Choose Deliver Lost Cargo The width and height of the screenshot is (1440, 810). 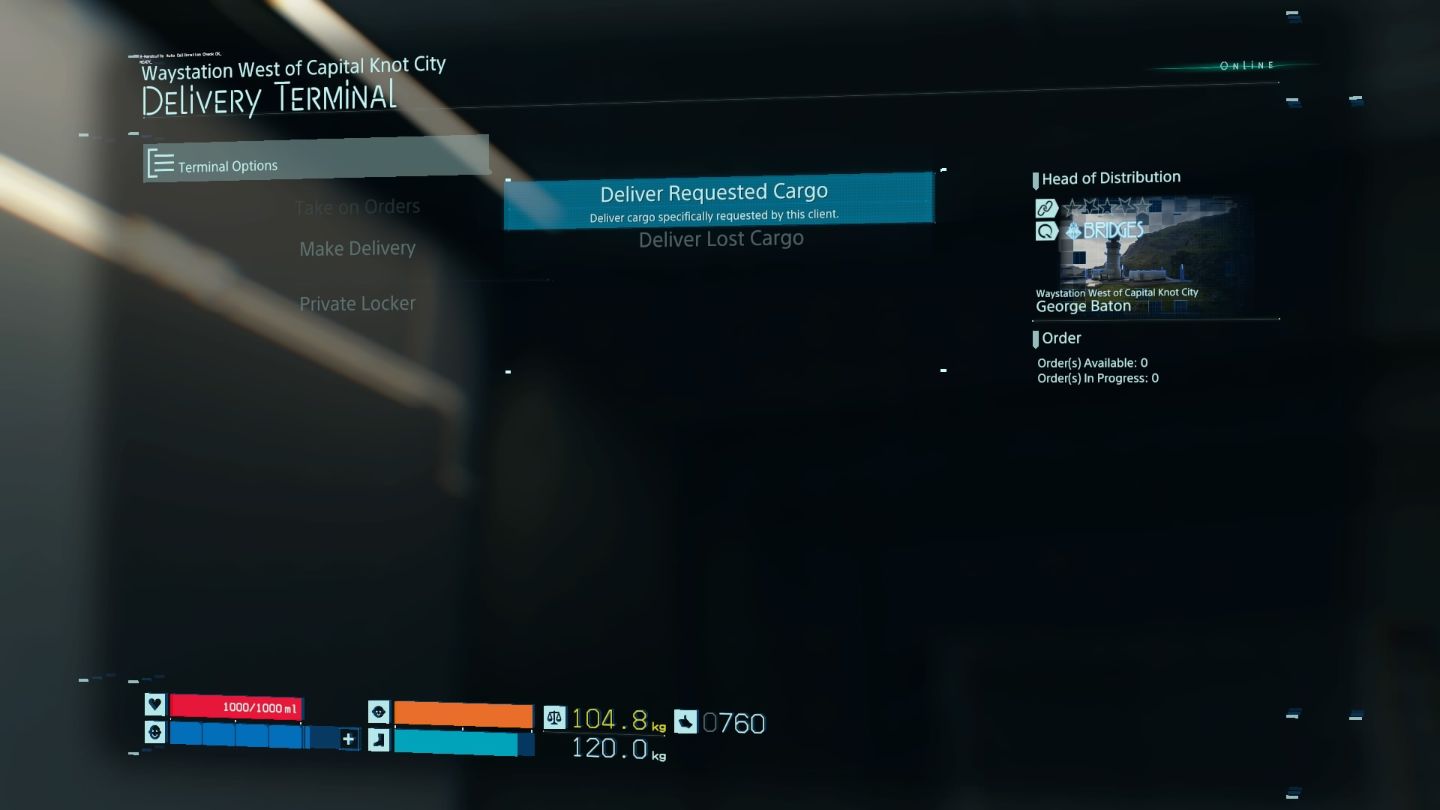721,238
